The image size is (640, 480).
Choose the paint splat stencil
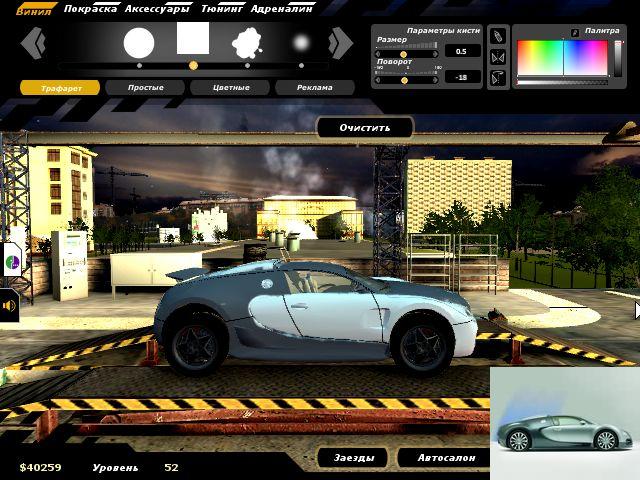(x=247, y=43)
